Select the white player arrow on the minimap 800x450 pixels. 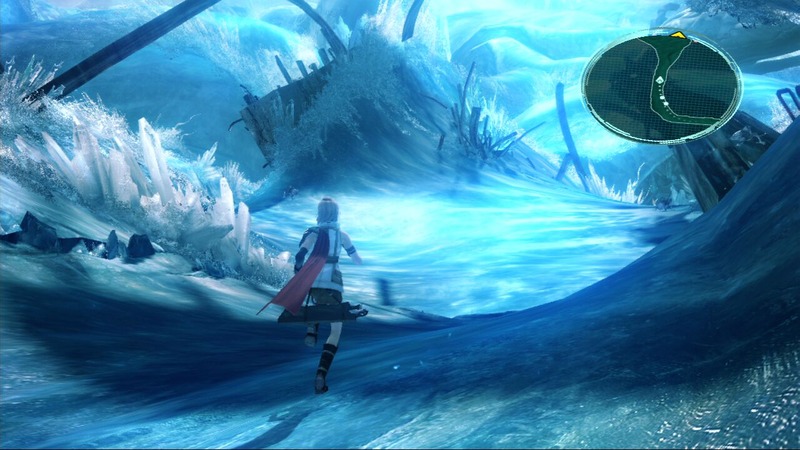tap(661, 78)
